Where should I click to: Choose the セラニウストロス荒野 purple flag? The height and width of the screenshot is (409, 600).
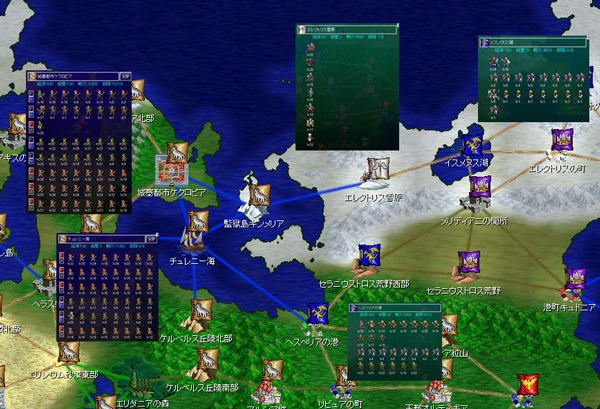[468, 263]
